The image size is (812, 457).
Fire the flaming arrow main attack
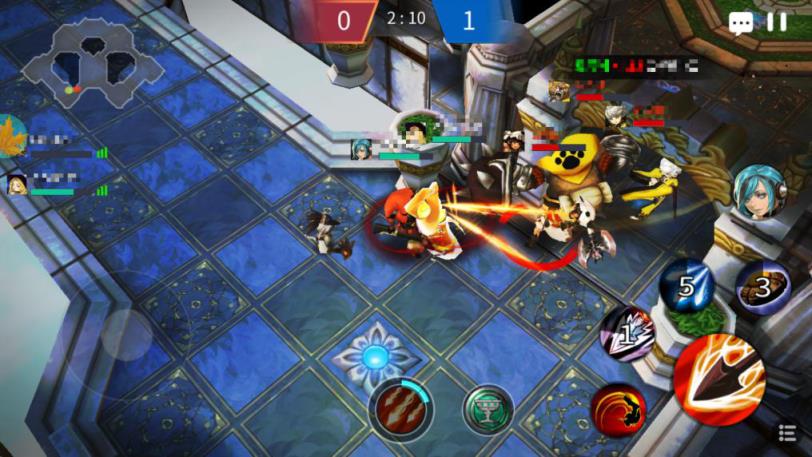coord(718,378)
